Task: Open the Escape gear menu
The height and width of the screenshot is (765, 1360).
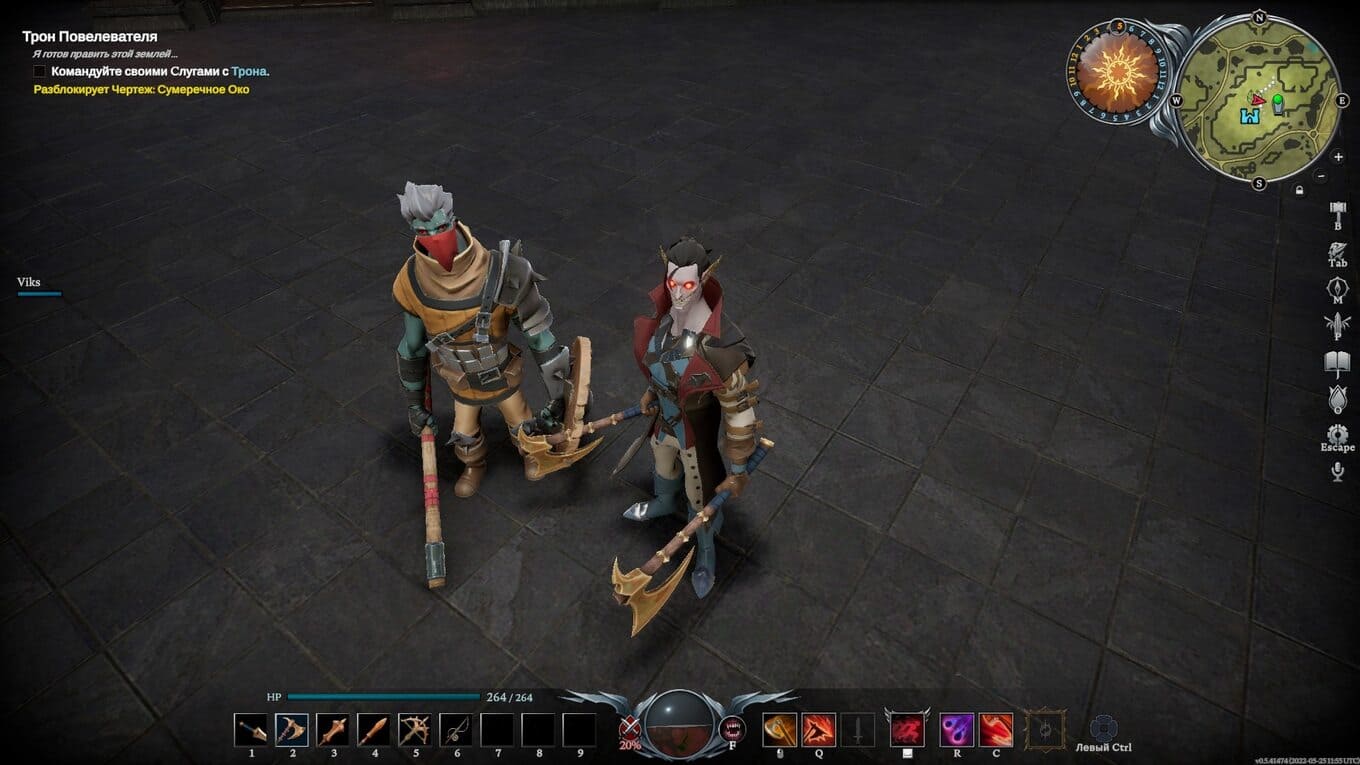Action: point(1338,434)
